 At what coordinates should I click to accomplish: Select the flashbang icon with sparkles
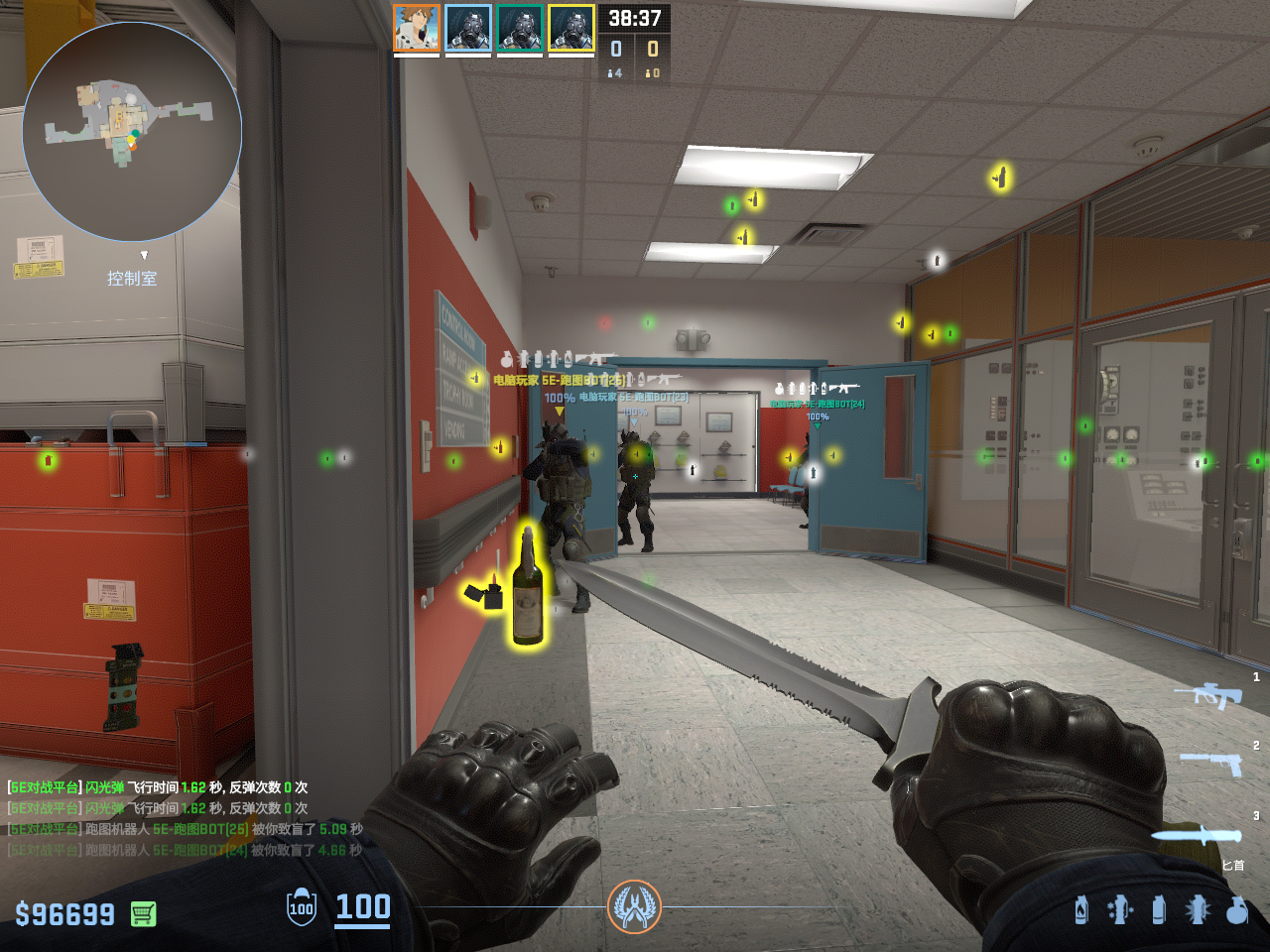click(x=1120, y=908)
